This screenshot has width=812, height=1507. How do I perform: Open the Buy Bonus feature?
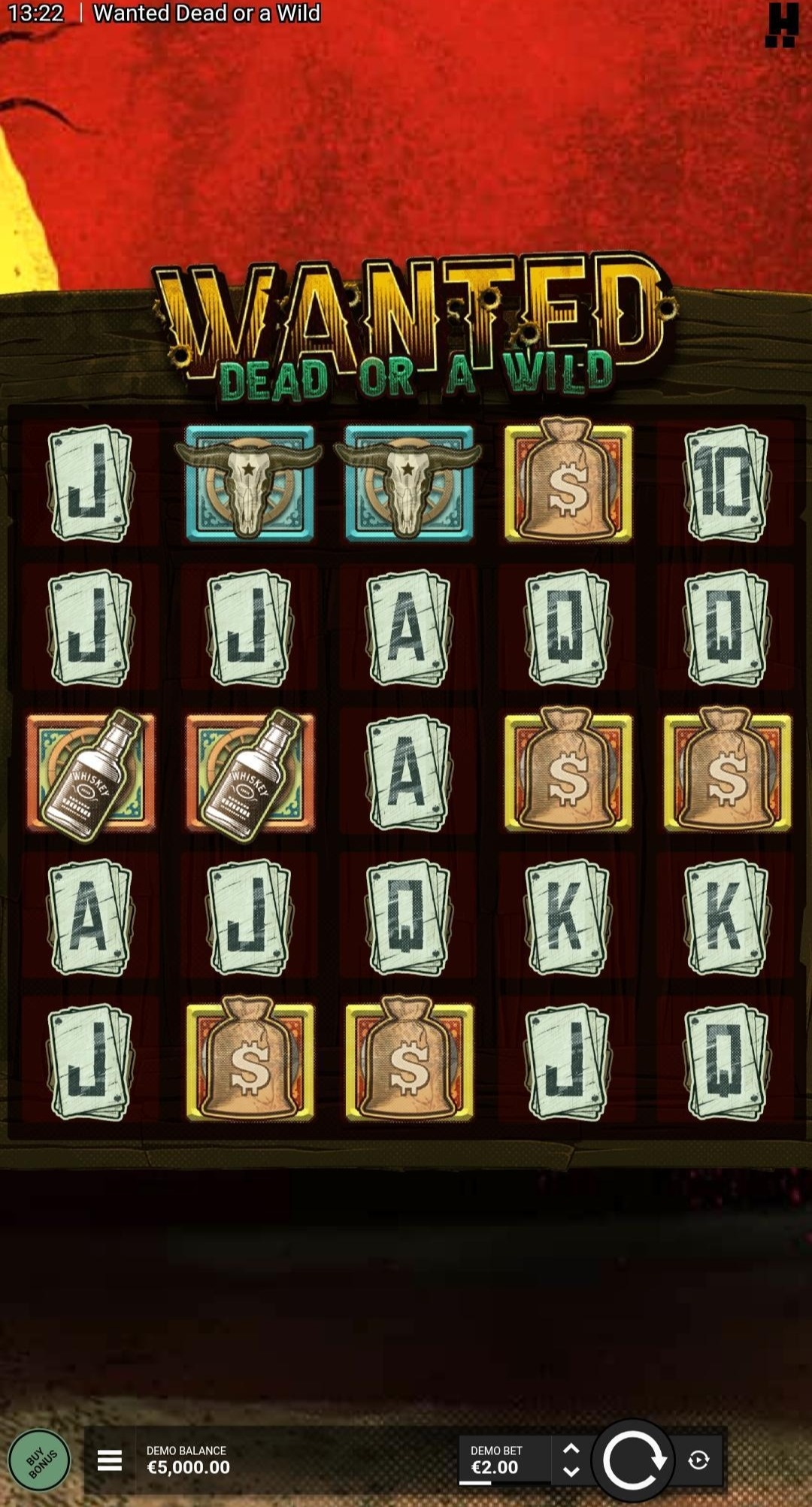(x=40, y=1460)
